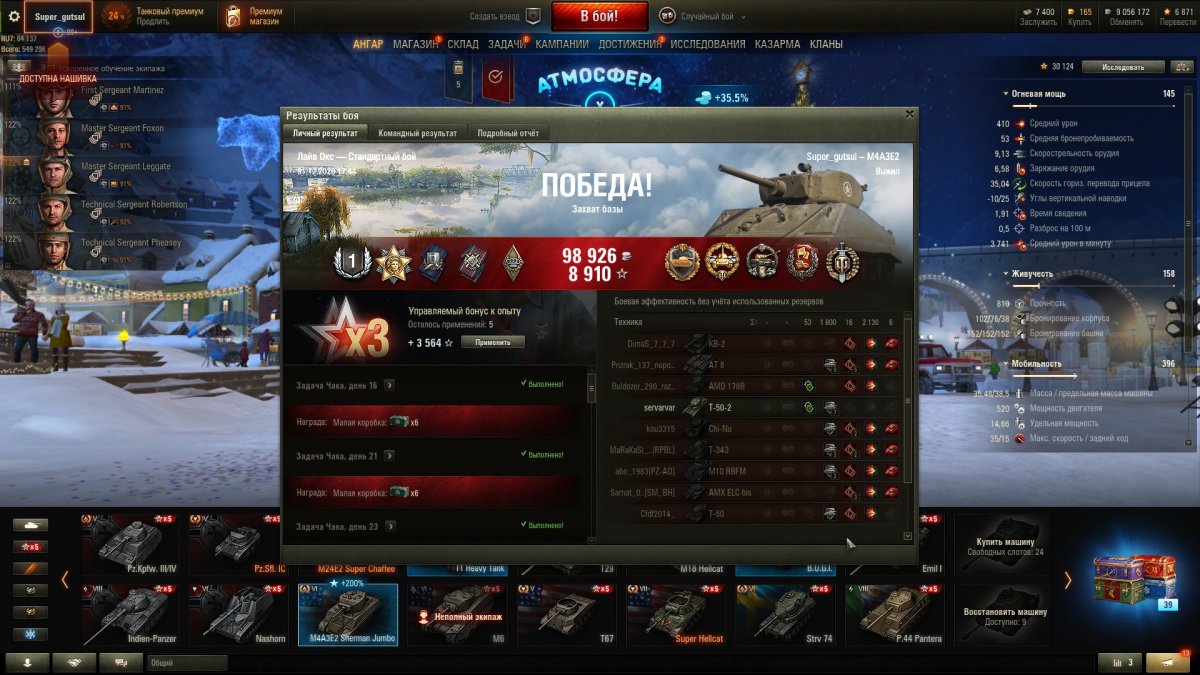Image resolution: width=1200 pixels, height=675 pixels.
Task: Open the КЛАНЫ menu
Action: click(x=826, y=44)
